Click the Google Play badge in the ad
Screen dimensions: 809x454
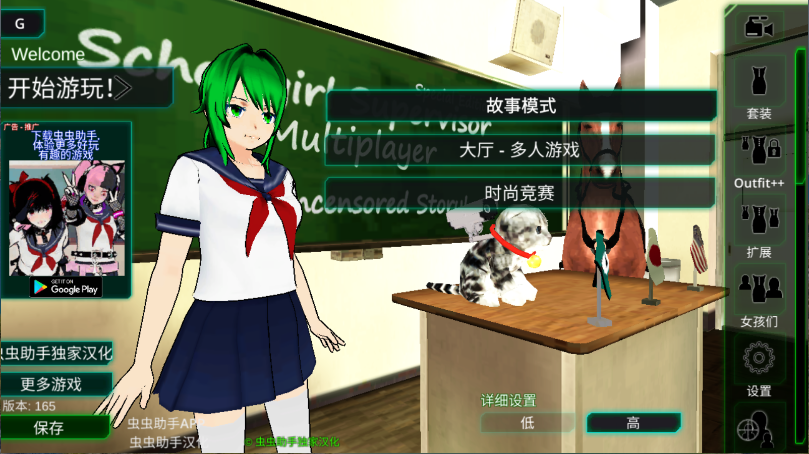(65, 287)
